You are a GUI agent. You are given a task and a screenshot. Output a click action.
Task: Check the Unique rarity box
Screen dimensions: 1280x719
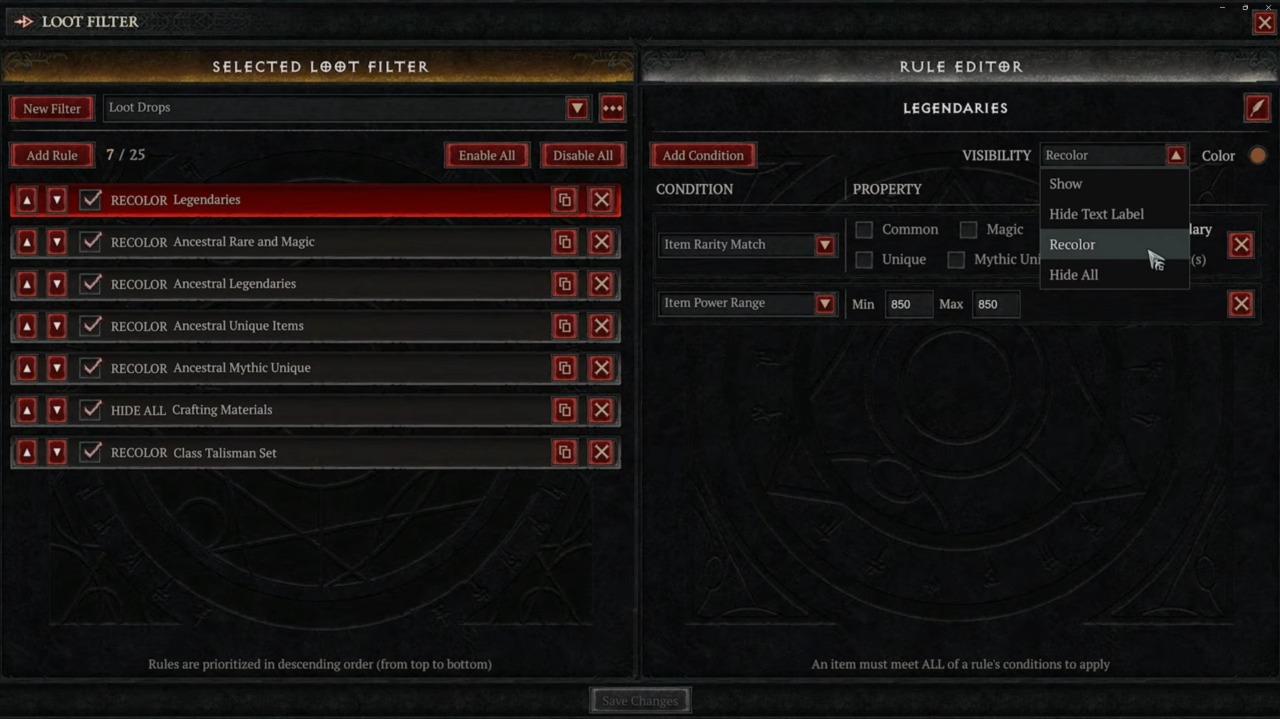point(864,260)
